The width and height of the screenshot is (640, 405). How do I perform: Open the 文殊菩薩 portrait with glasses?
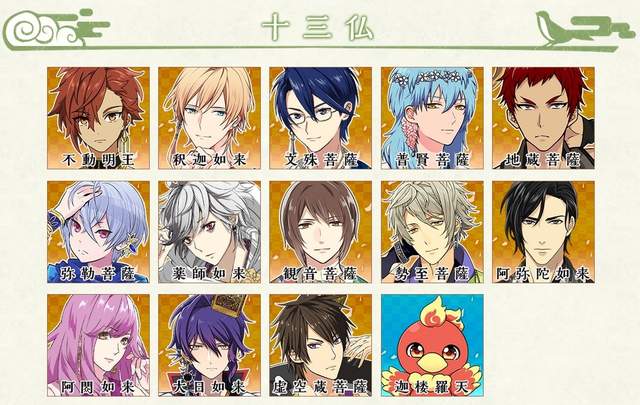click(320, 117)
